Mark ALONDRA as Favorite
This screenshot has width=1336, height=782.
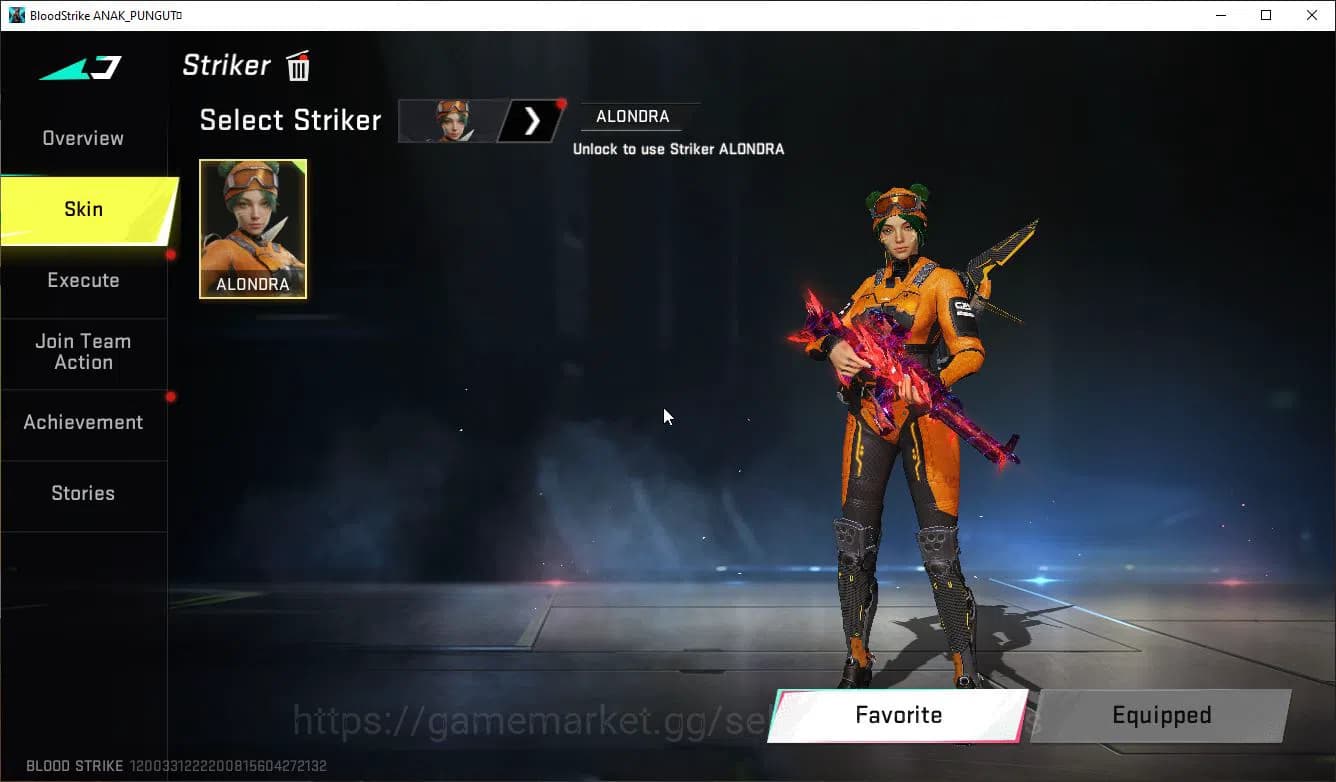pyautogui.click(x=897, y=715)
